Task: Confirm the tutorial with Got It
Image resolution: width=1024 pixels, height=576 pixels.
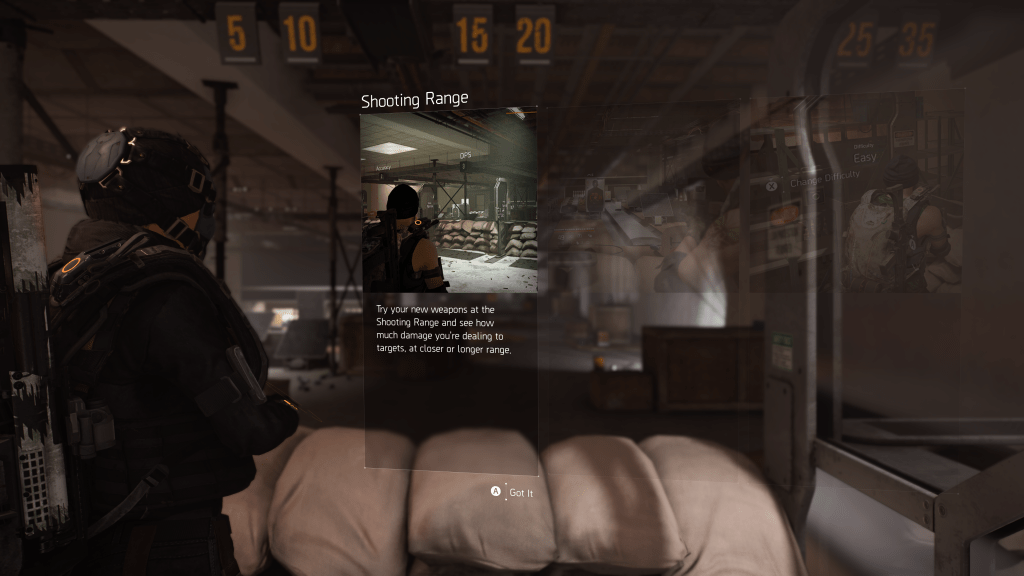Action: point(512,492)
